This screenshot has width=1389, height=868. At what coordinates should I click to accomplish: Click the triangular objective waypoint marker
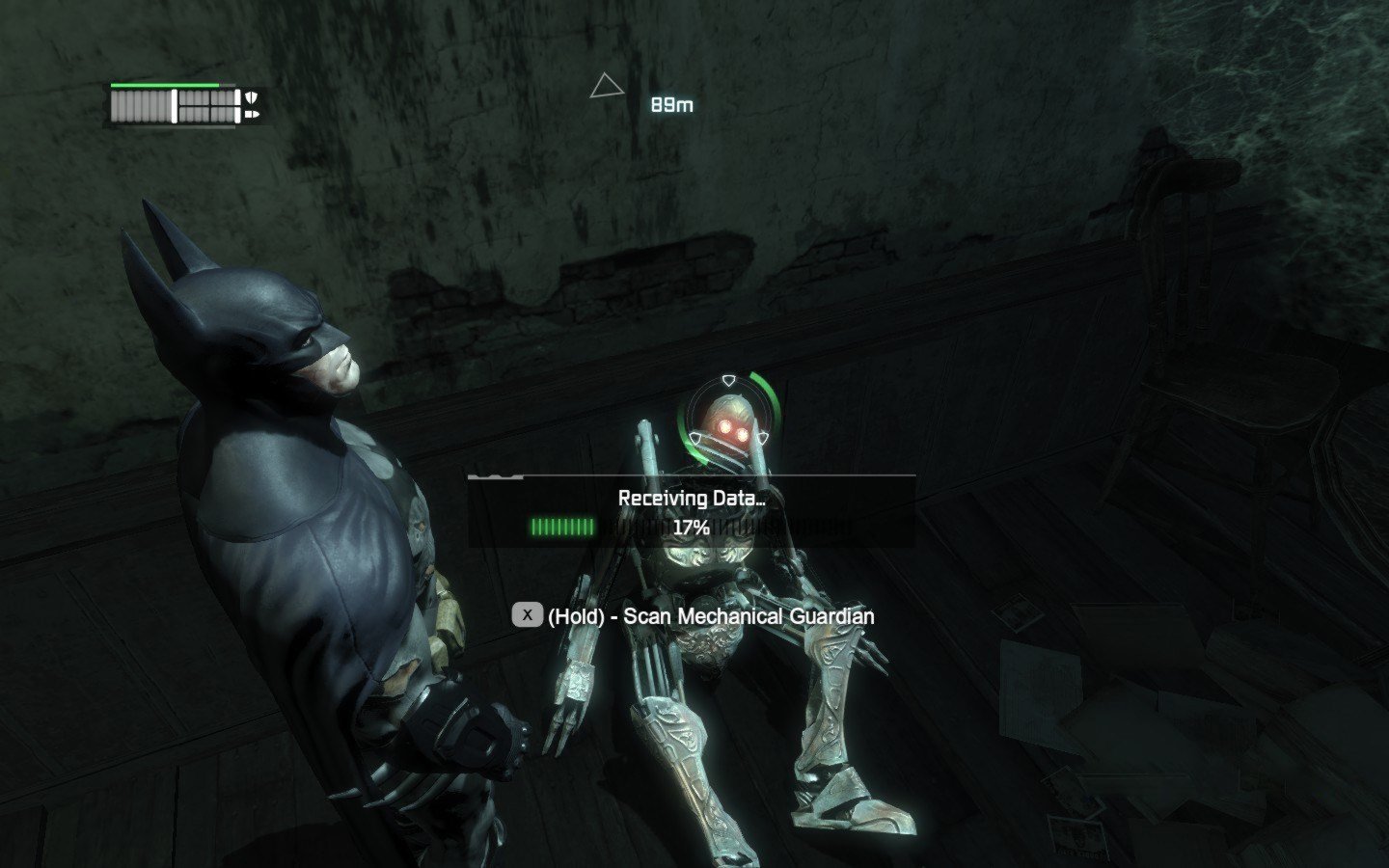point(606,87)
